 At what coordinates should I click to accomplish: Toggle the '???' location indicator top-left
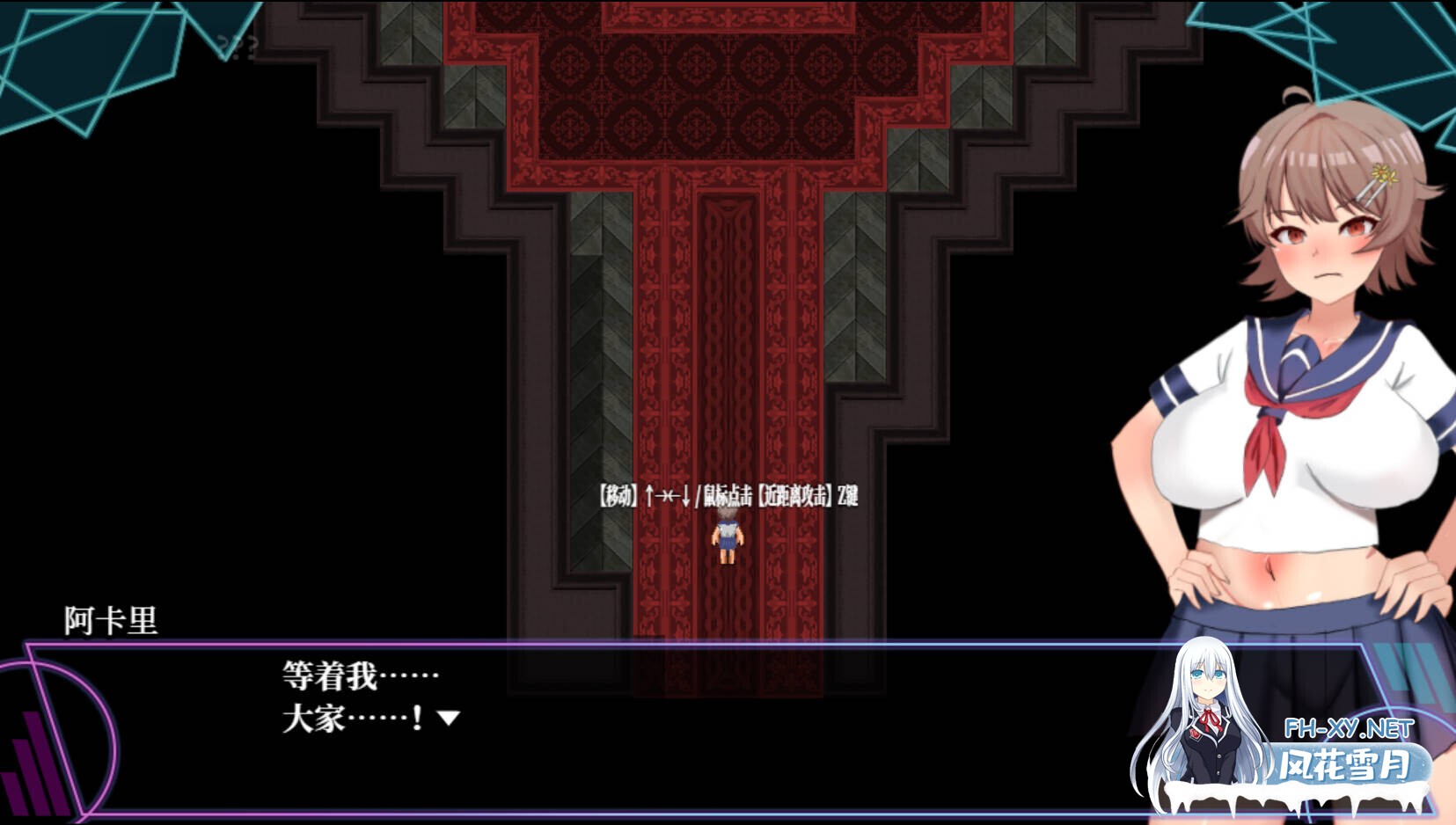(239, 48)
